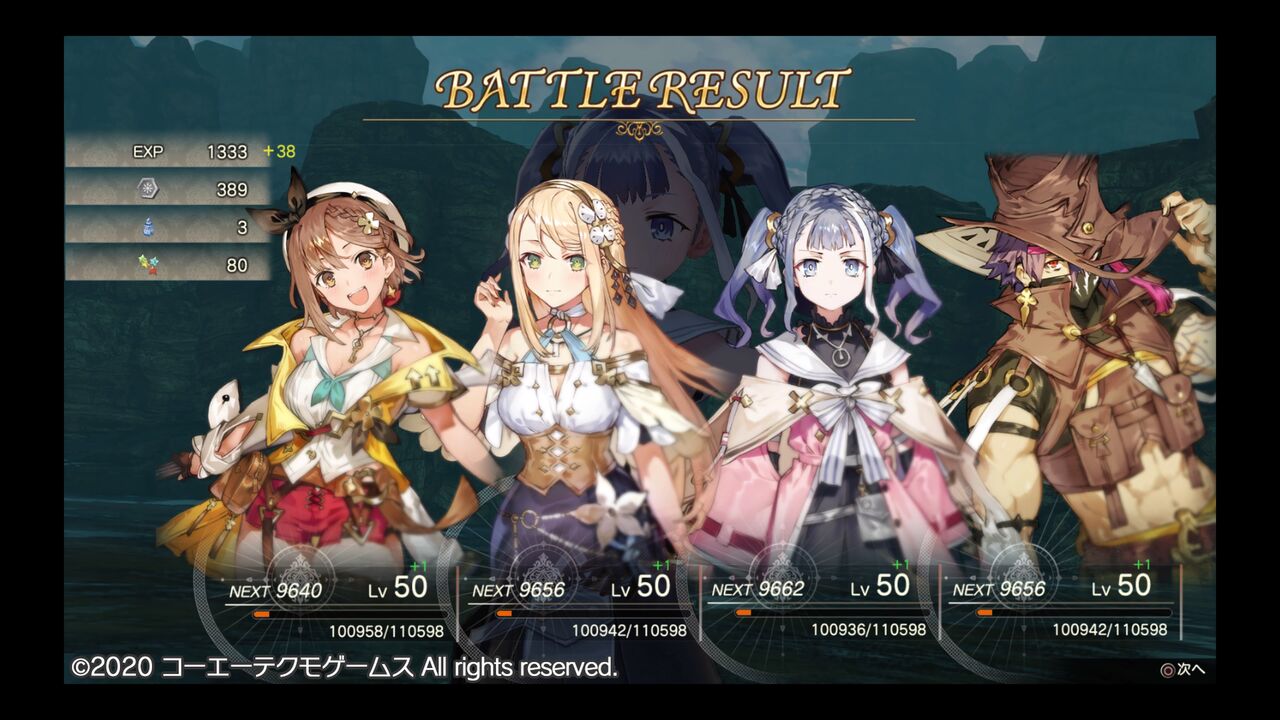The height and width of the screenshot is (720, 1280).
Task: Expand the 389 currency reward row
Action: [x=200, y=190]
